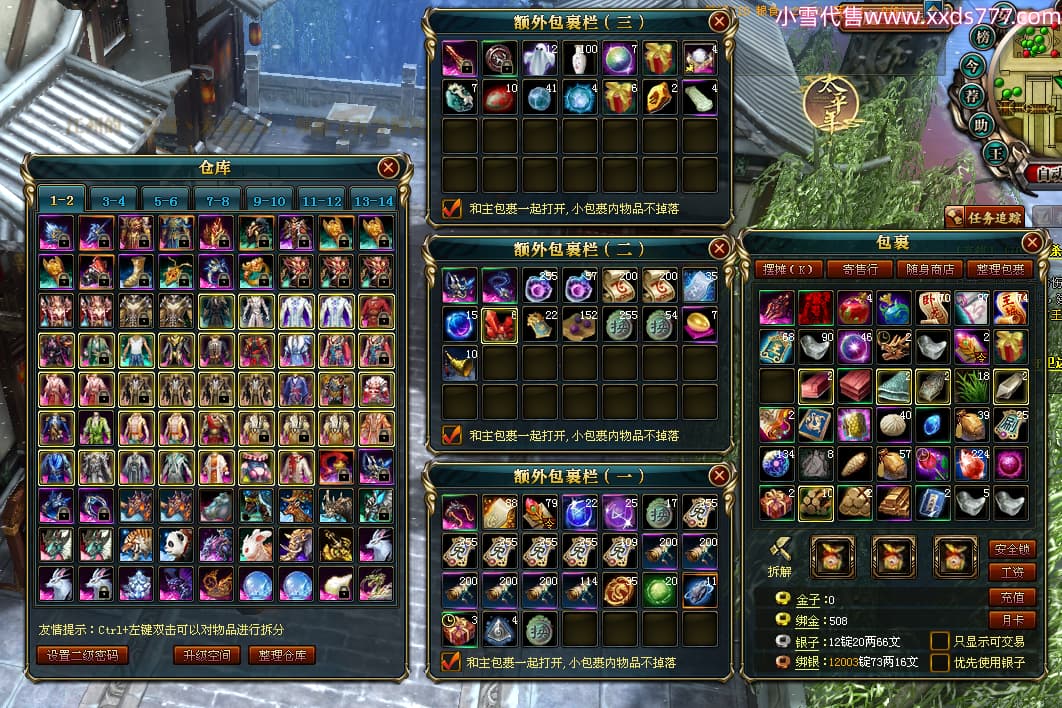The height and width of the screenshot is (708, 1062).
Task: Toggle the checkbox under 额外包裹栏（一）
Action: (x=452, y=661)
